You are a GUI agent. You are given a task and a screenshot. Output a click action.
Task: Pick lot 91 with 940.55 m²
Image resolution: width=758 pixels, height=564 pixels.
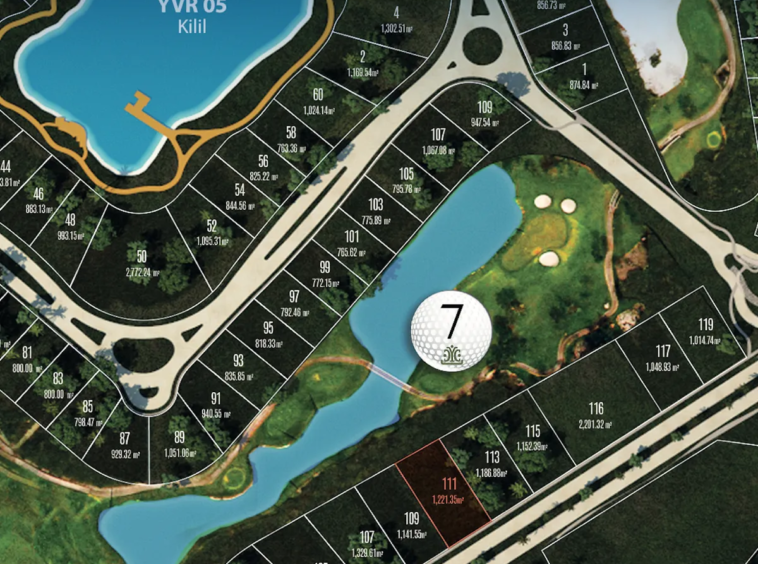(x=215, y=404)
